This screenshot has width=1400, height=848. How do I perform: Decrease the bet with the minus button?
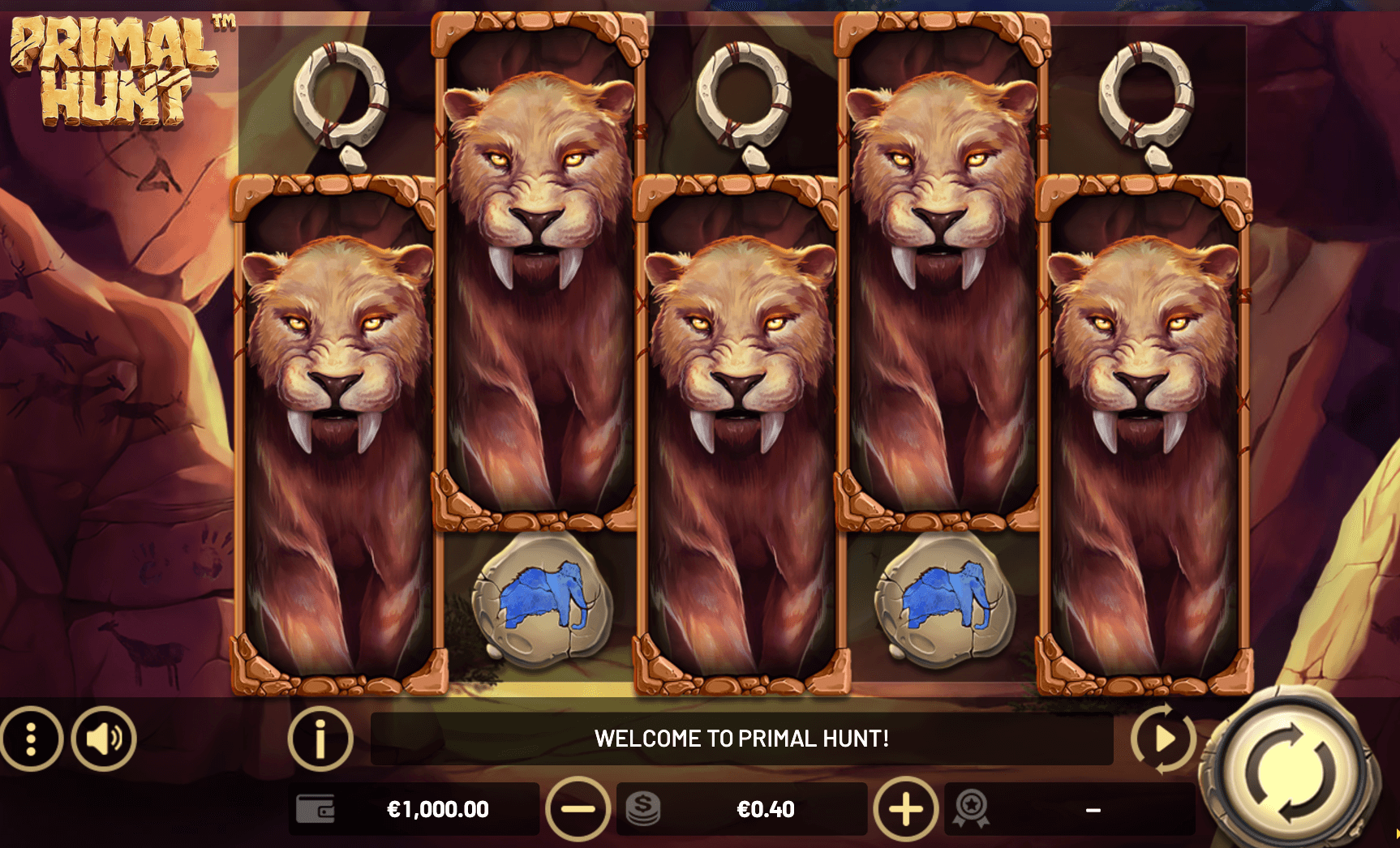(578, 809)
